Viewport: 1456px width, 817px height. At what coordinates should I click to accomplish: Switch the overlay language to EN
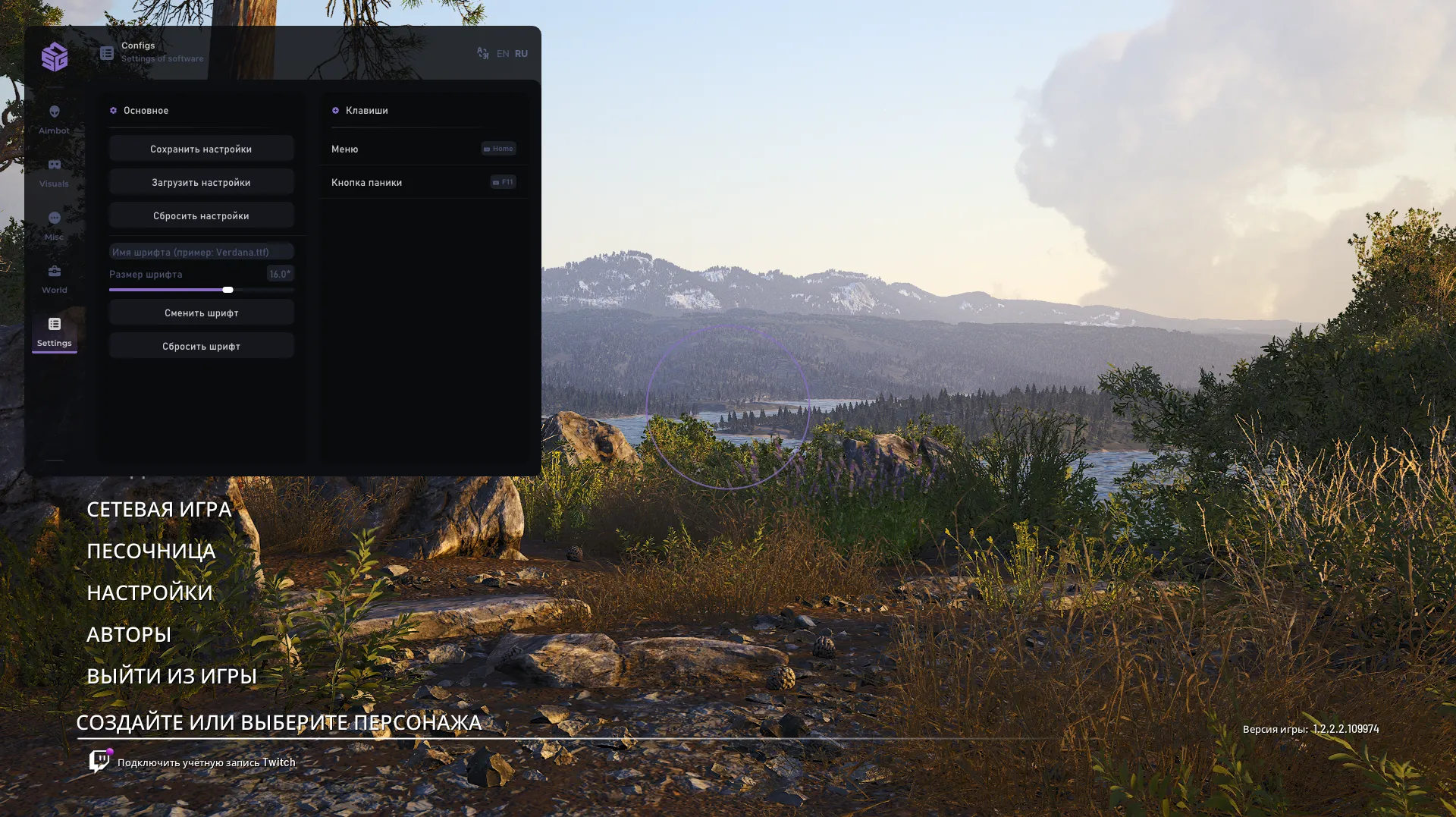pos(503,54)
